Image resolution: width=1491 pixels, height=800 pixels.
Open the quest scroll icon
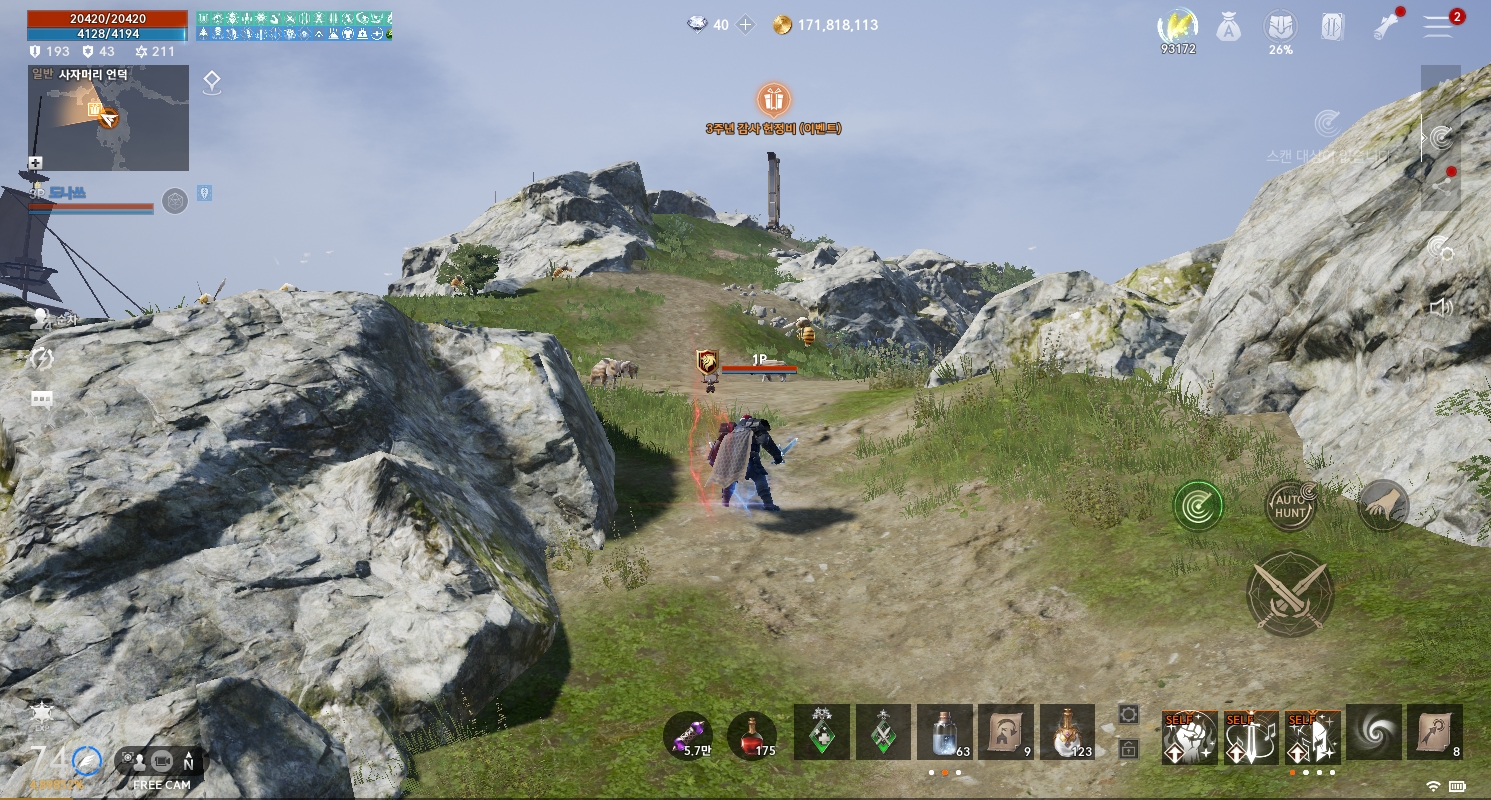[x=1332, y=28]
